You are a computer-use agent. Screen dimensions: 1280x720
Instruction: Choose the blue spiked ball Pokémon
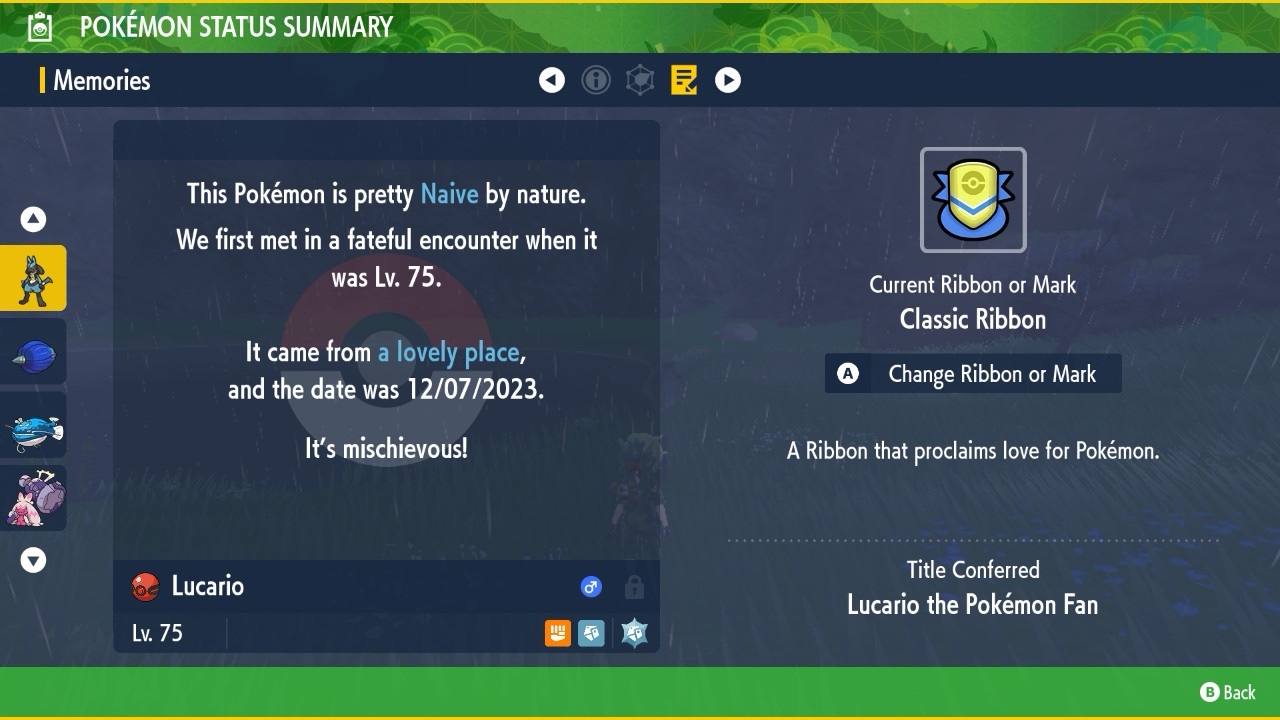(x=33, y=352)
